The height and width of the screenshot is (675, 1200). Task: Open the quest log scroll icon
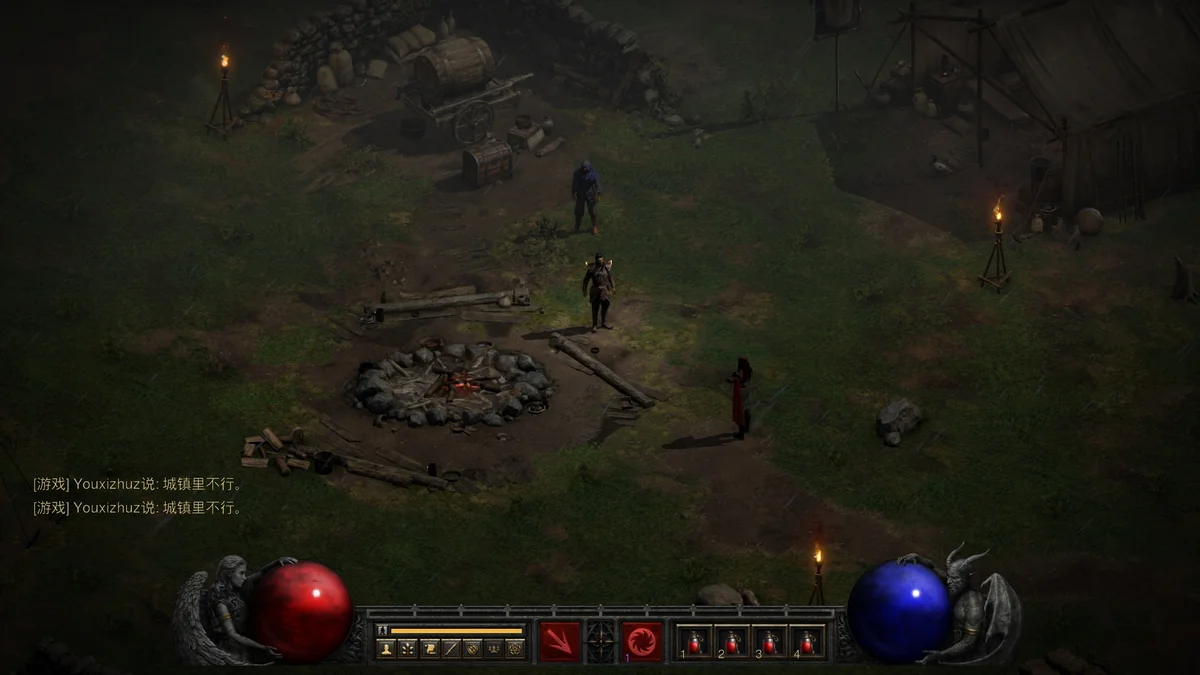[x=429, y=649]
